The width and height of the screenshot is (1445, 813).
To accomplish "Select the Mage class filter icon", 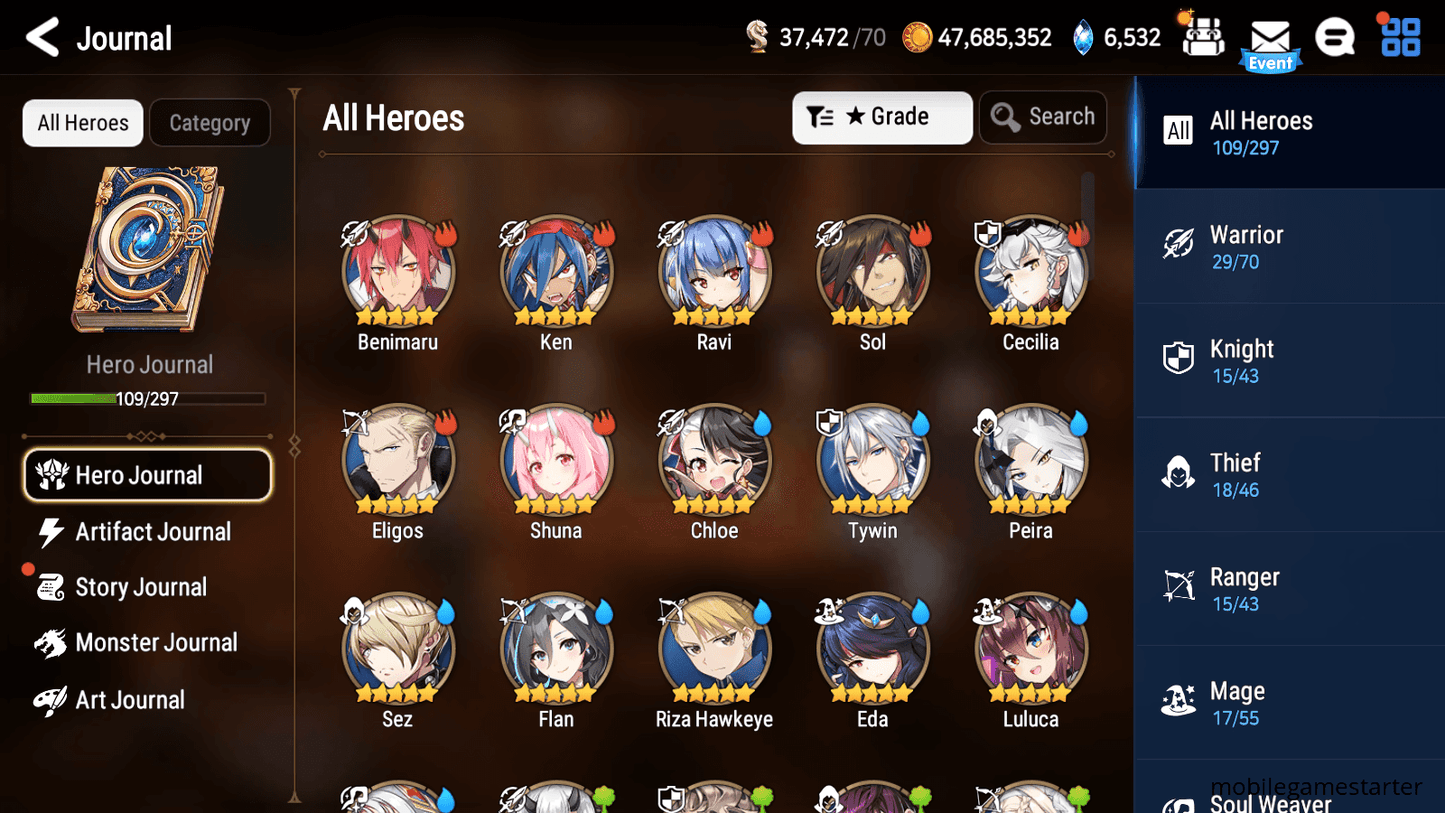I will (1180, 701).
